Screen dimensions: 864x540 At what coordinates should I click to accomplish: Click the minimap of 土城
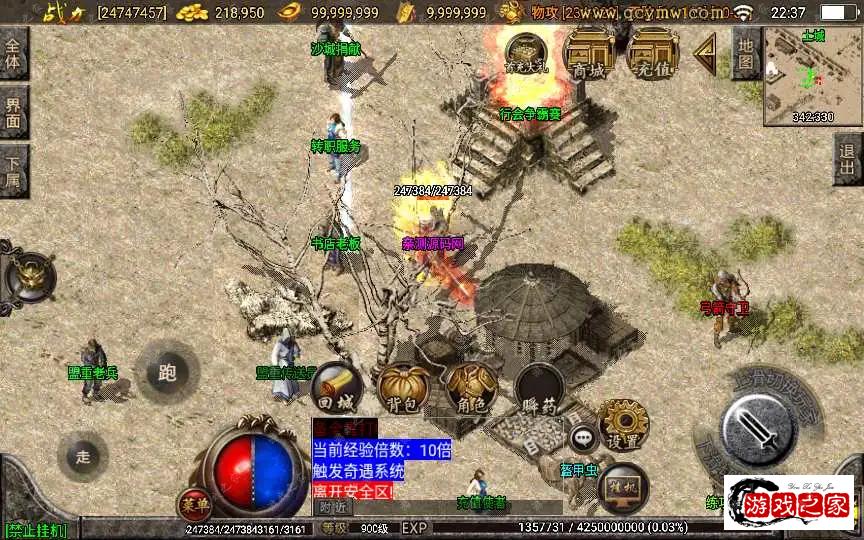[x=812, y=75]
